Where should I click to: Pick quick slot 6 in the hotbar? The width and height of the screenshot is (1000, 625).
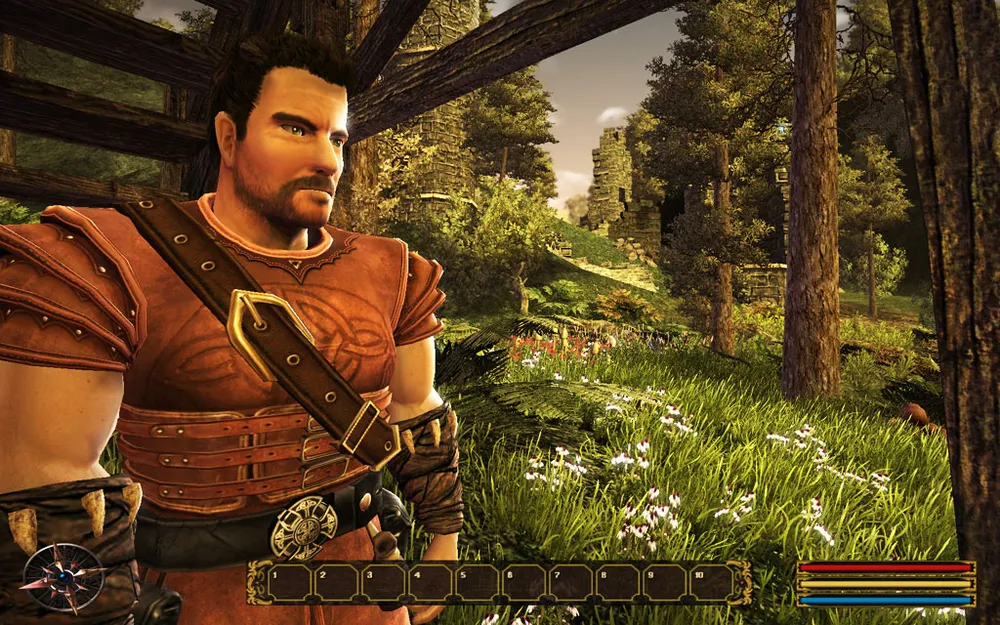click(x=523, y=583)
